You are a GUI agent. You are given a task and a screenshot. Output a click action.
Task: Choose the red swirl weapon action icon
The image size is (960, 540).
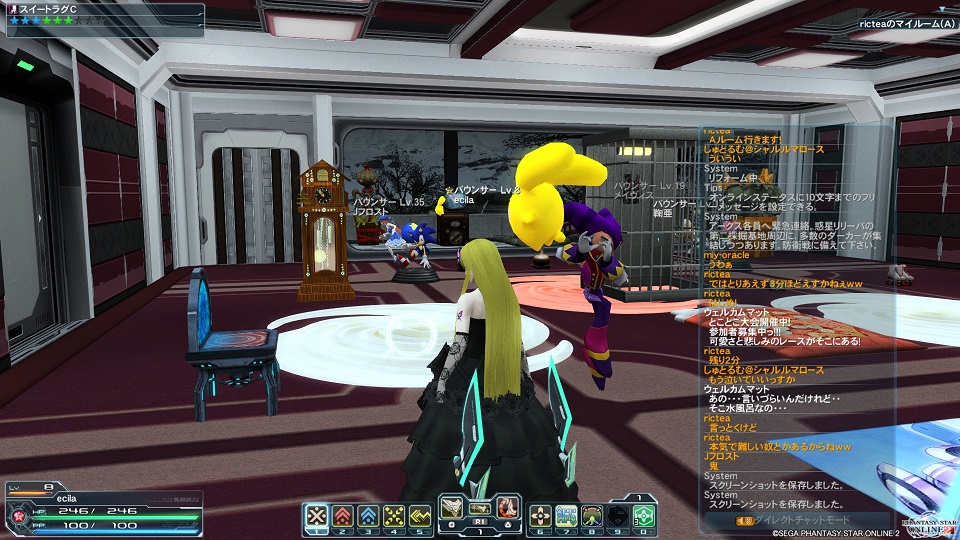click(506, 508)
